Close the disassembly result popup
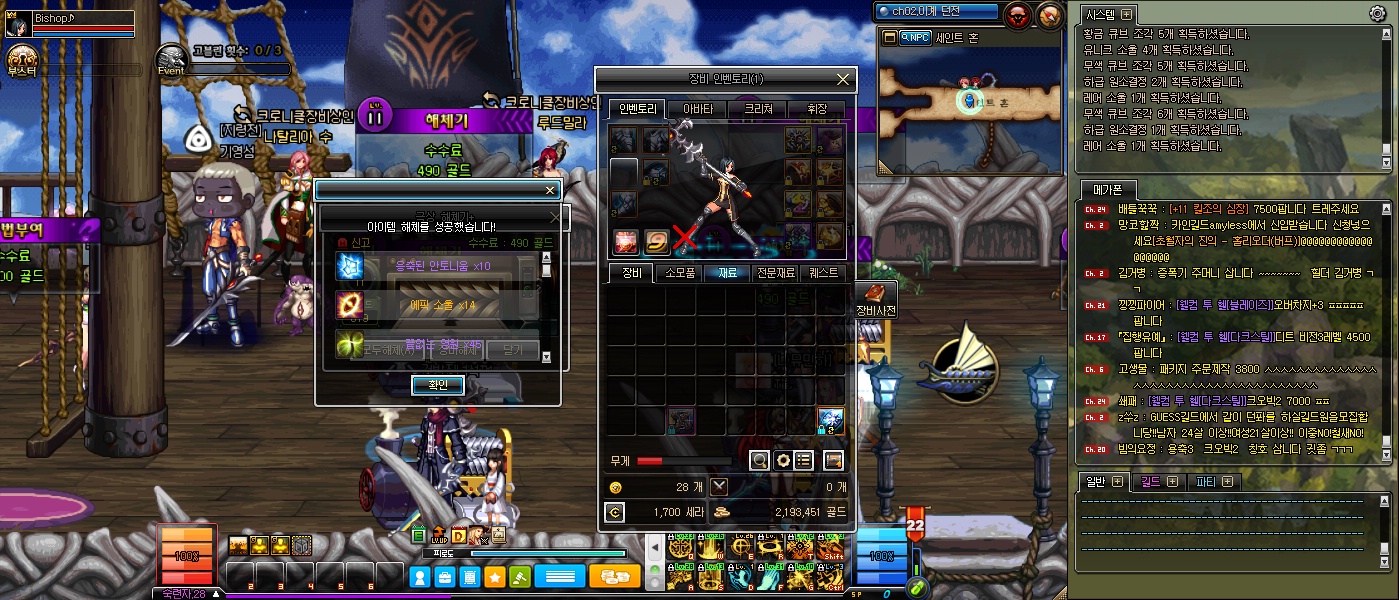This screenshot has height=600, width=1399. click(x=549, y=190)
